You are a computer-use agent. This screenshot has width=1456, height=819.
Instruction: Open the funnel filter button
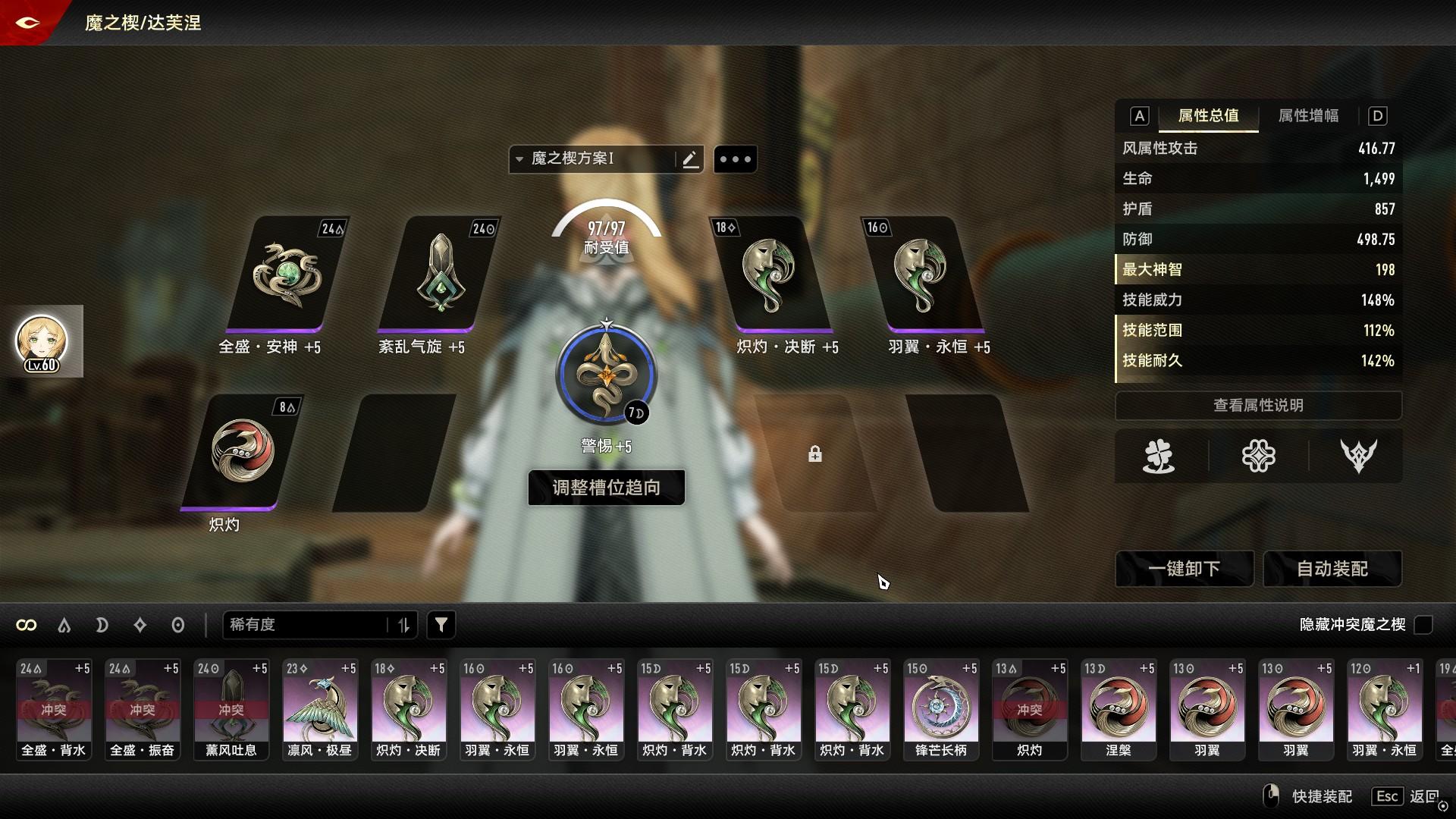(441, 625)
